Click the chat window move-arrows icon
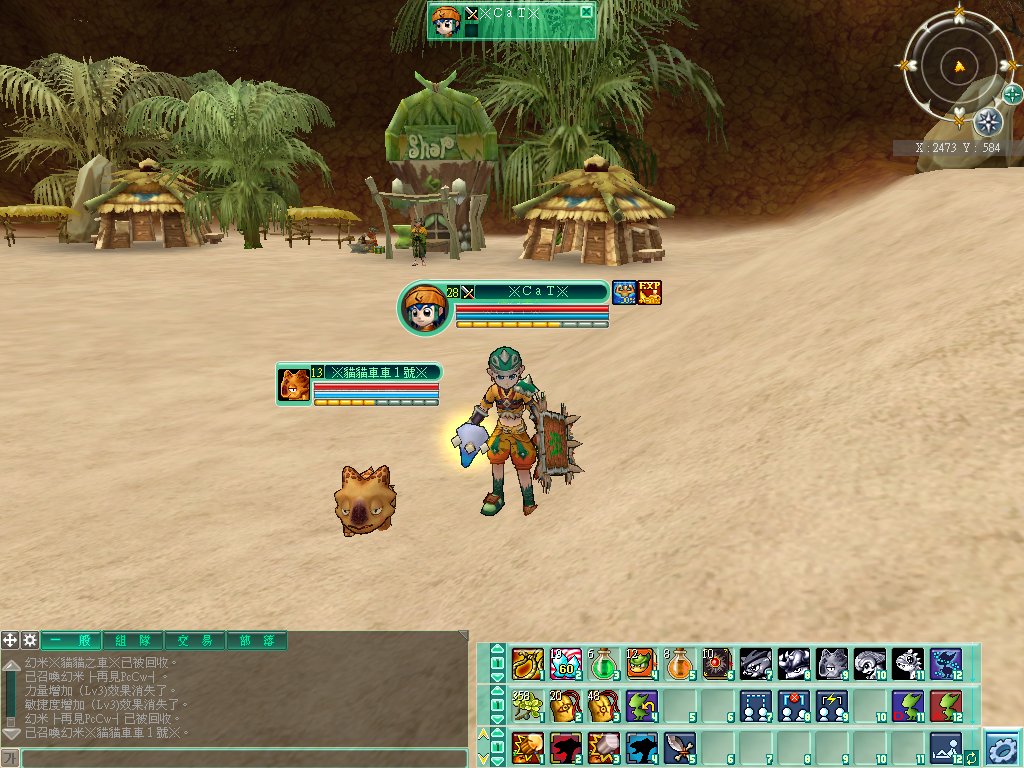Image resolution: width=1024 pixels, height=768 pixels. coord(10,640)
